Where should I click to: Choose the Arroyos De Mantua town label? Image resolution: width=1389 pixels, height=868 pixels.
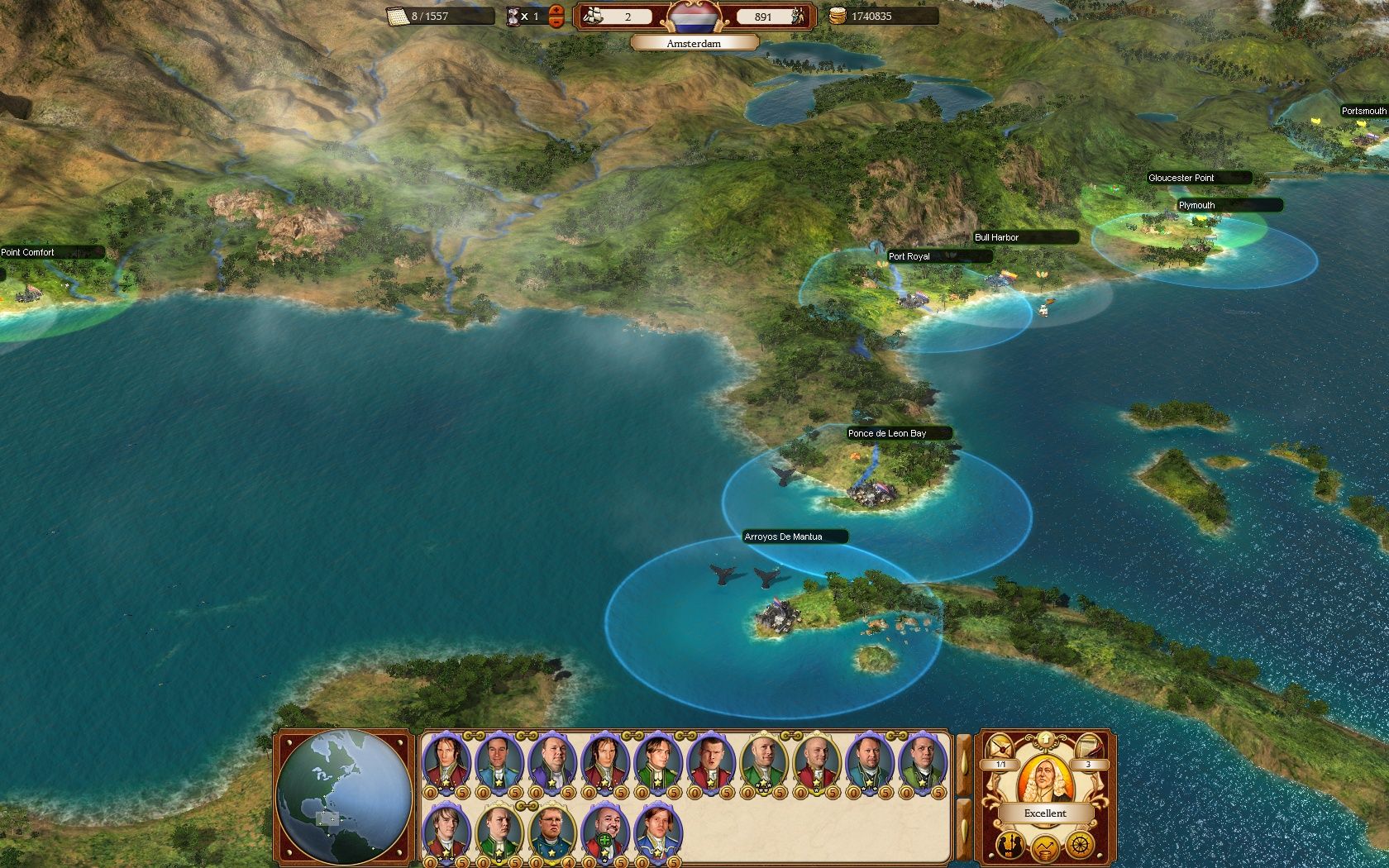point(784,537)
